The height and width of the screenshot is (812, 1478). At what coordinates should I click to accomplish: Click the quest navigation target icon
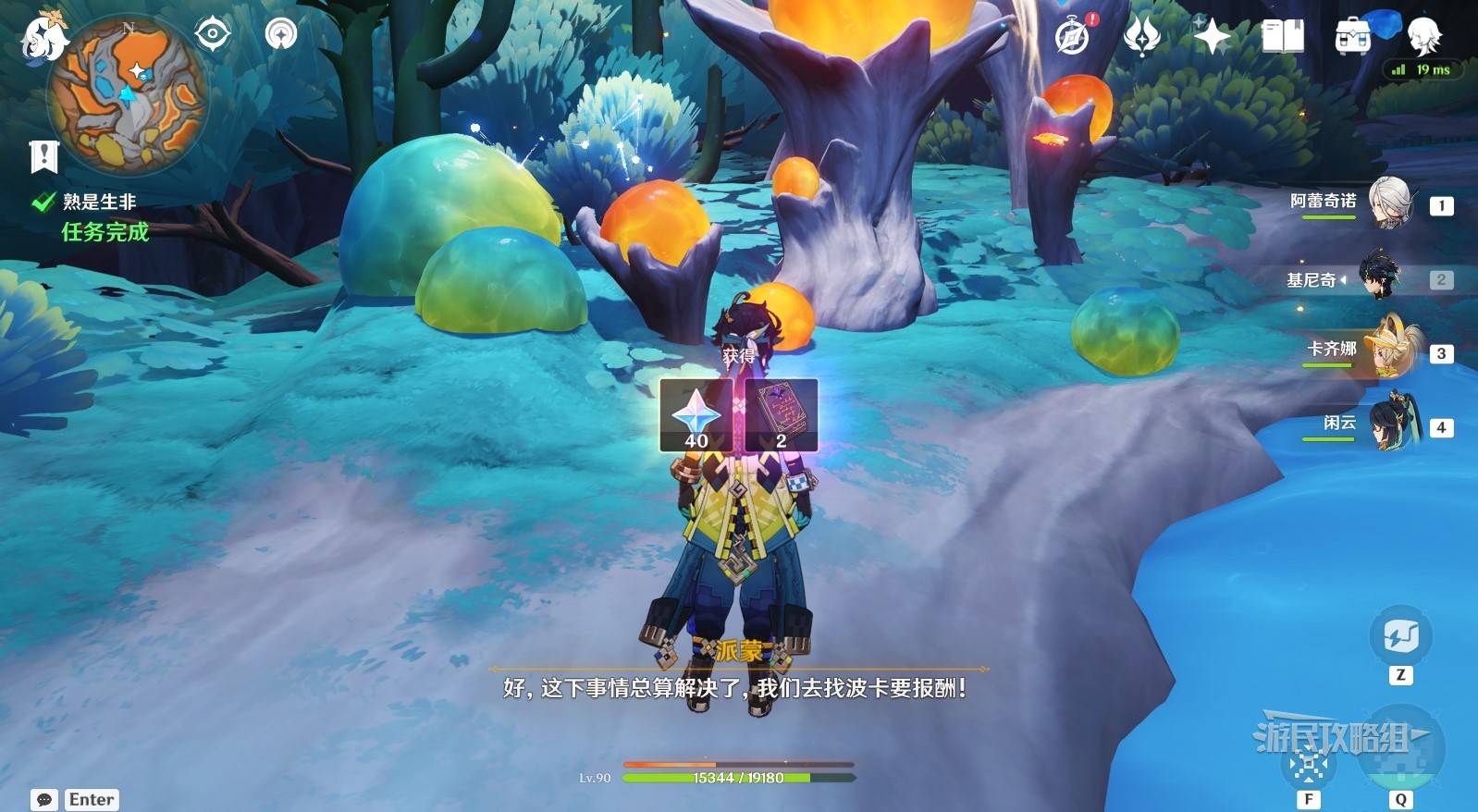(213, 34)
